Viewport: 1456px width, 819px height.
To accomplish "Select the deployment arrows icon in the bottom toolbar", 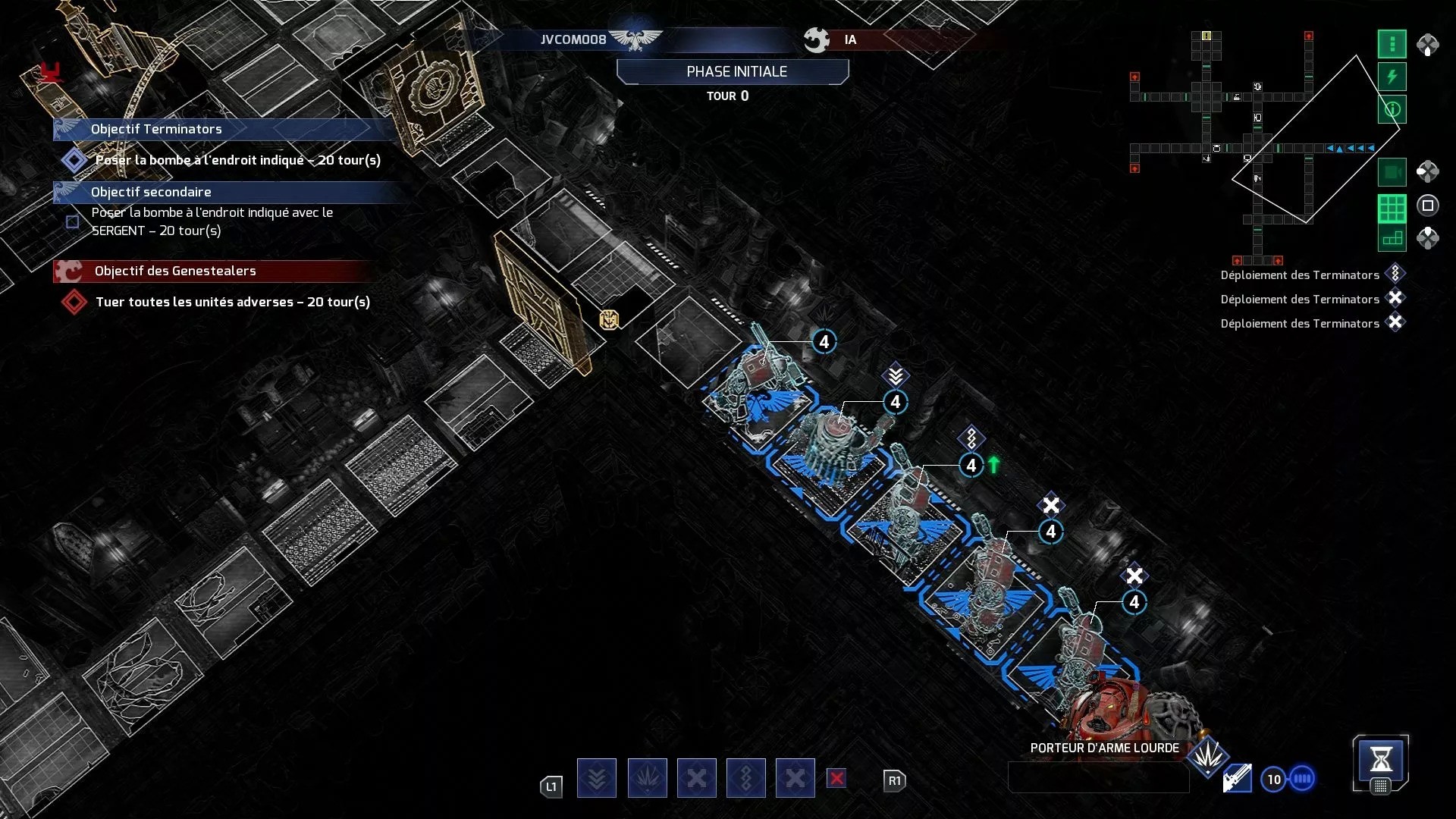I will (597, 778).
